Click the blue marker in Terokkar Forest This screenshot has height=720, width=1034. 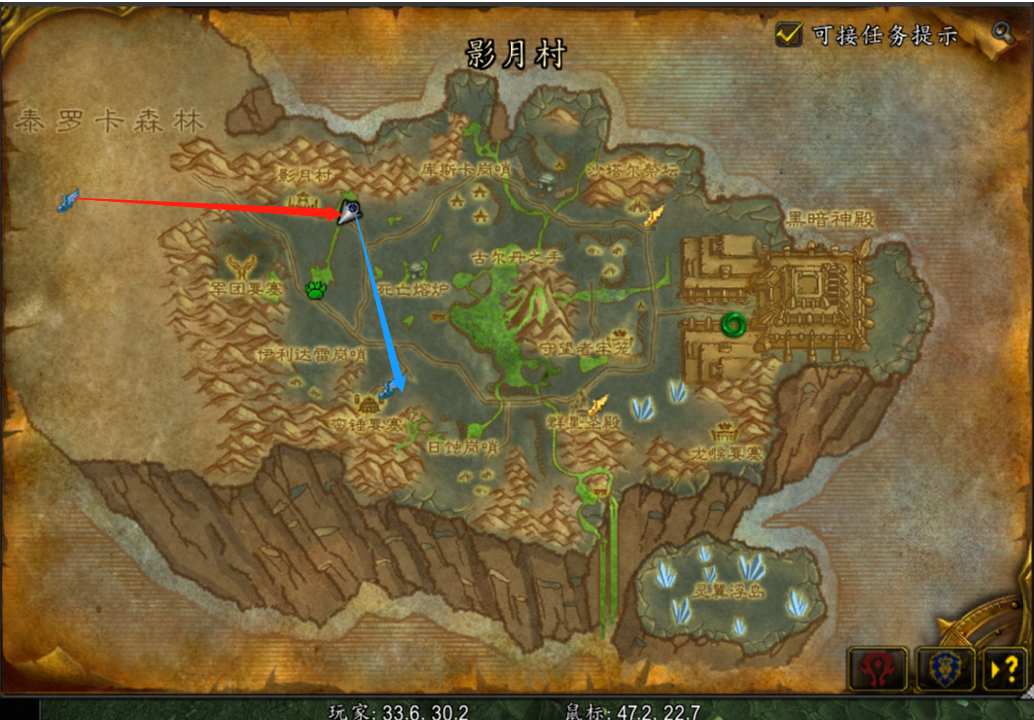[68, 201]
